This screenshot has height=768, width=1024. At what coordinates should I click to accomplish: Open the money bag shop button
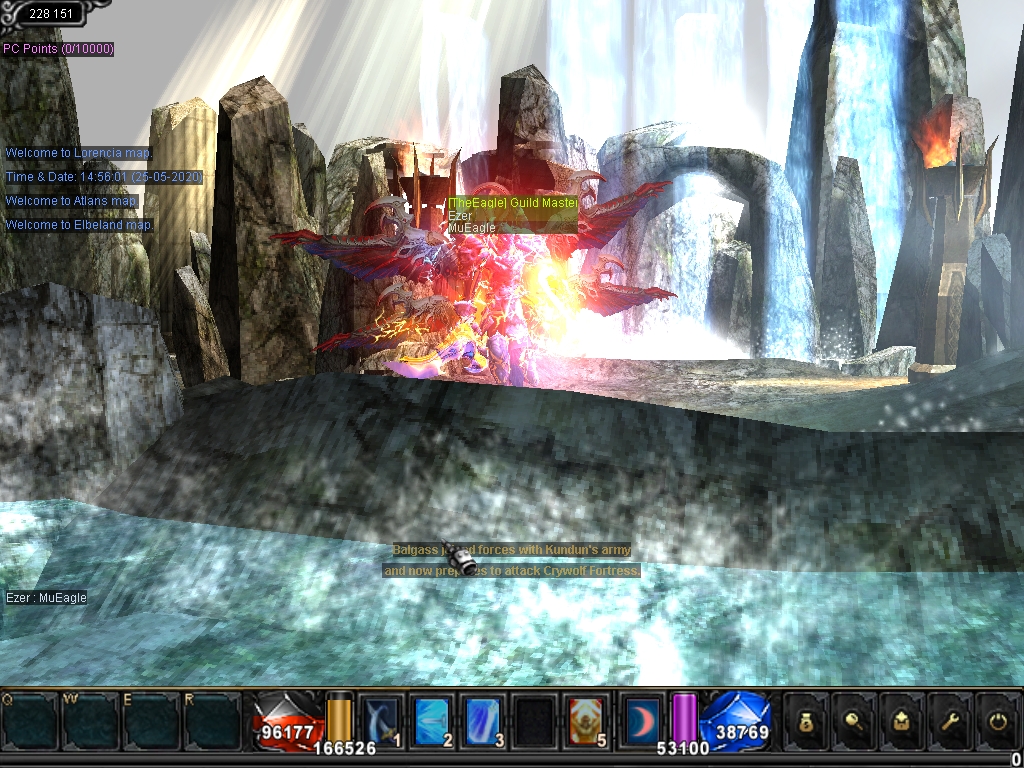(x=808, y=719)
